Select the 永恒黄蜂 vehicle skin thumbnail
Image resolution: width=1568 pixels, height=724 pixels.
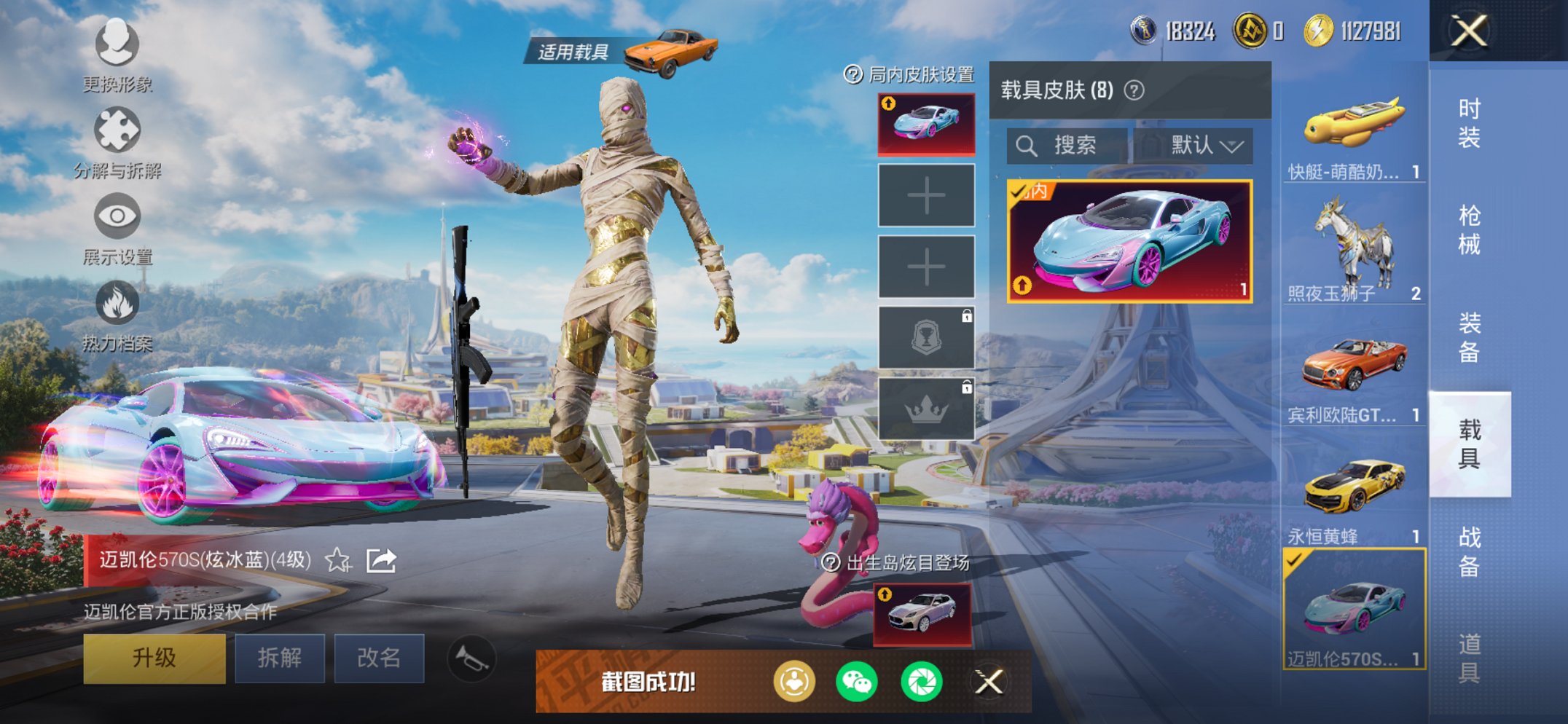[1353, 487]
